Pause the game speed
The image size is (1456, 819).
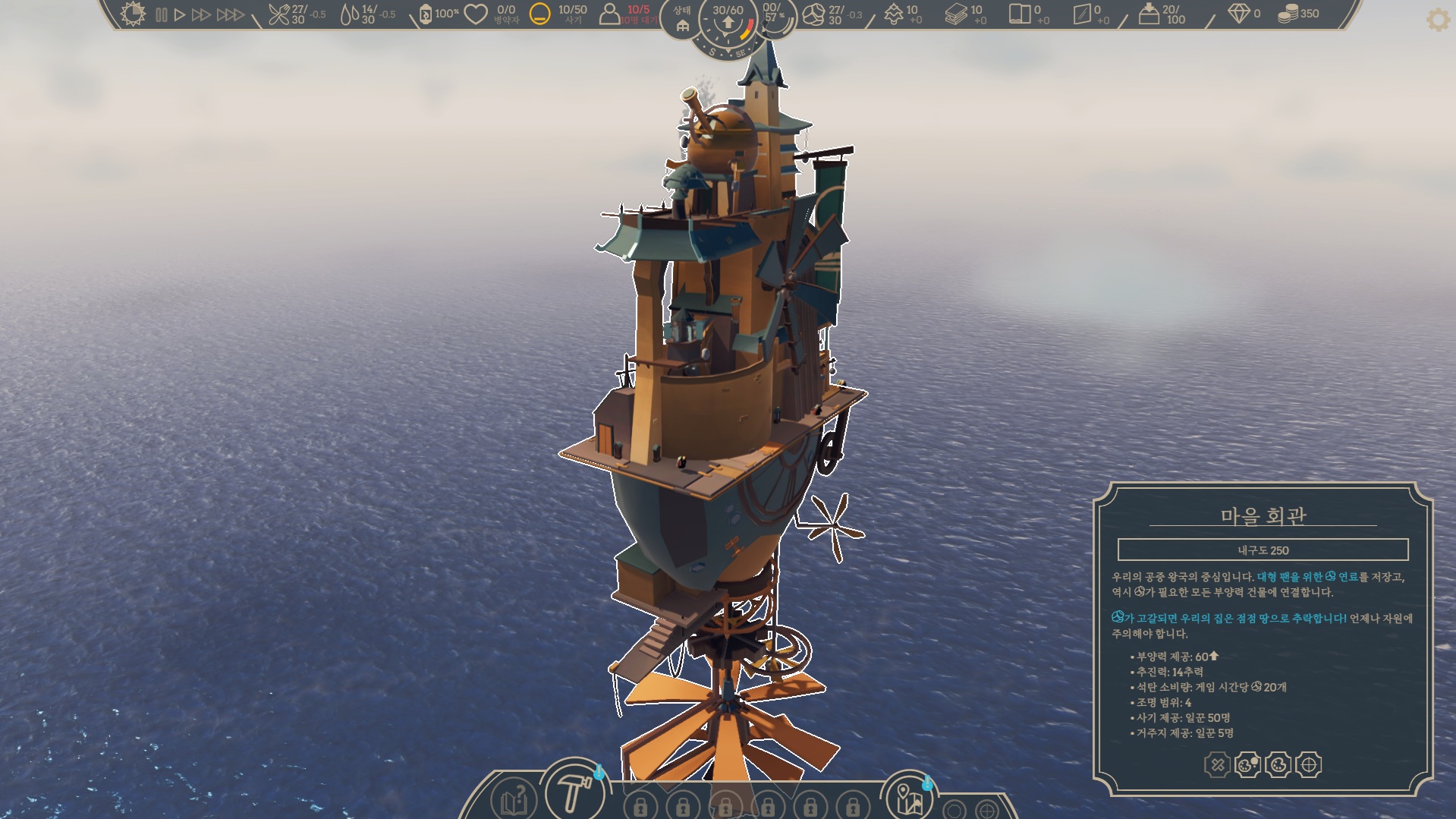(x=162, y=14)
